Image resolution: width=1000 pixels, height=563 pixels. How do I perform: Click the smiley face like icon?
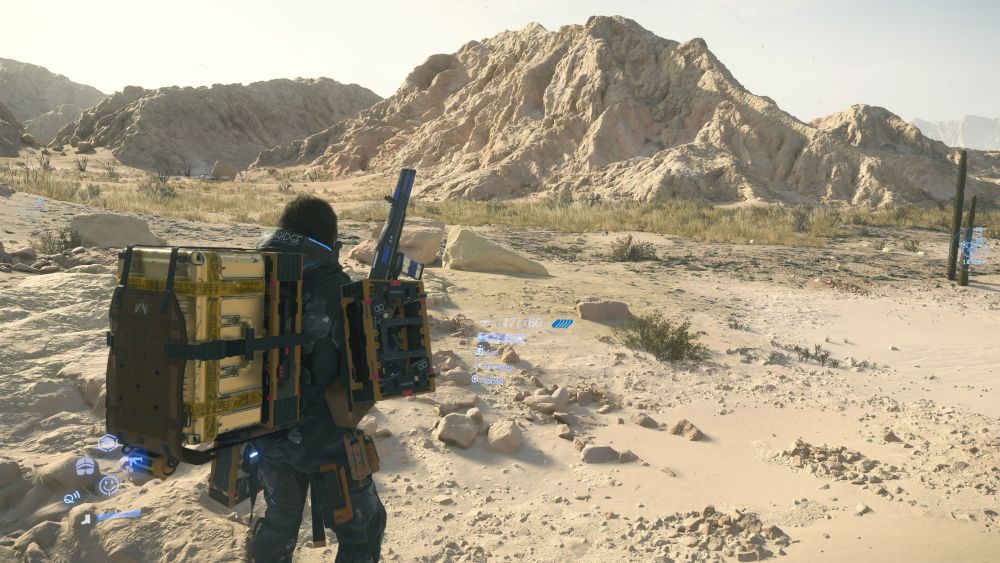point(108,486)
